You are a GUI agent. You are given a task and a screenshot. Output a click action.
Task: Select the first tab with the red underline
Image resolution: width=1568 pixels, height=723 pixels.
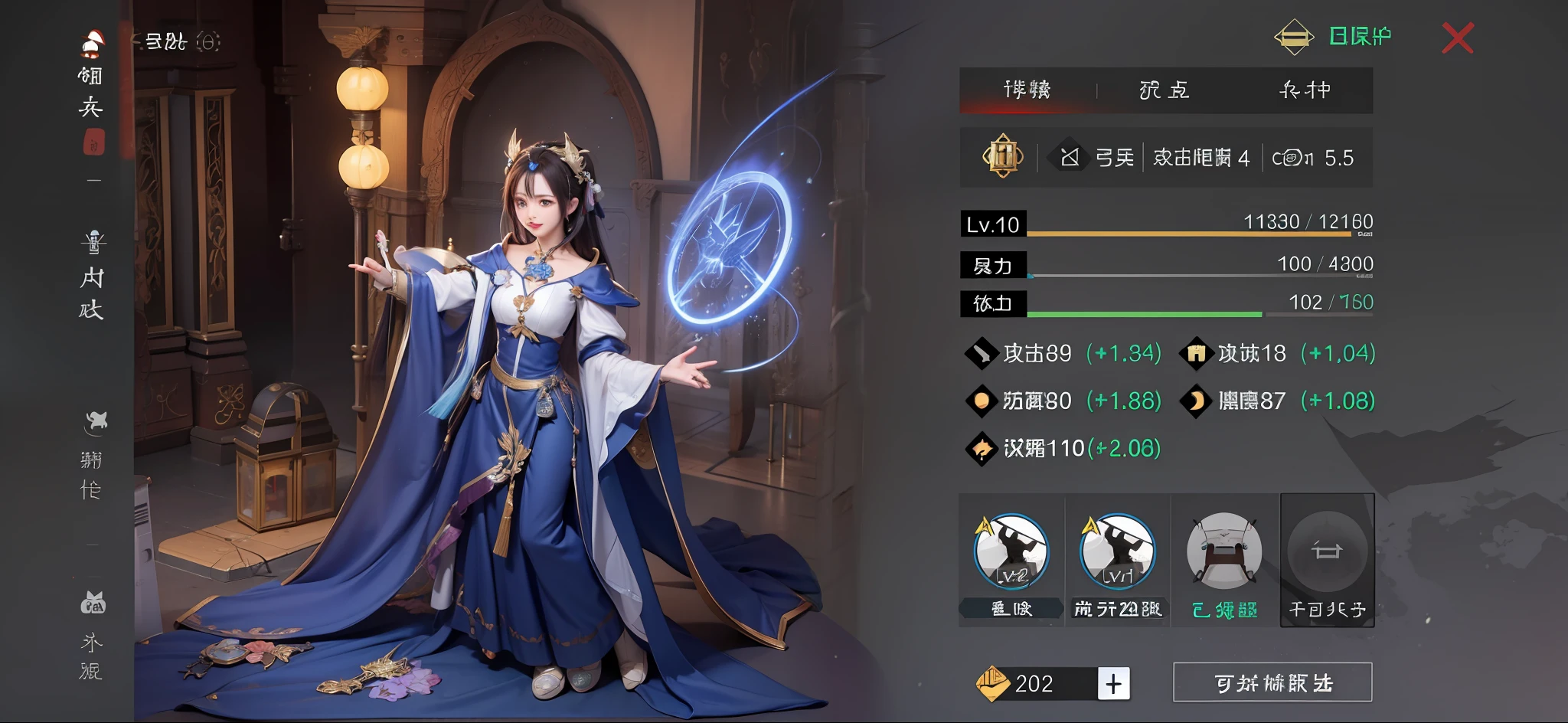click(x=1027, y=90)
